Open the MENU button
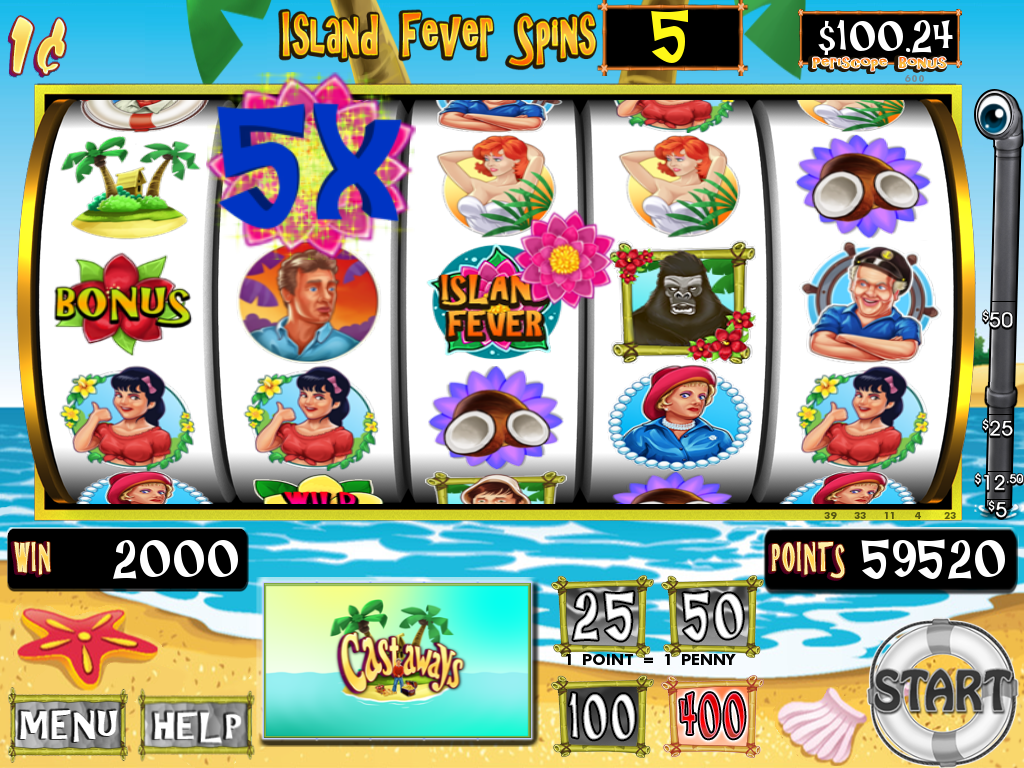The width and height of the screenshot is (1024, 768). coord(68,723)
